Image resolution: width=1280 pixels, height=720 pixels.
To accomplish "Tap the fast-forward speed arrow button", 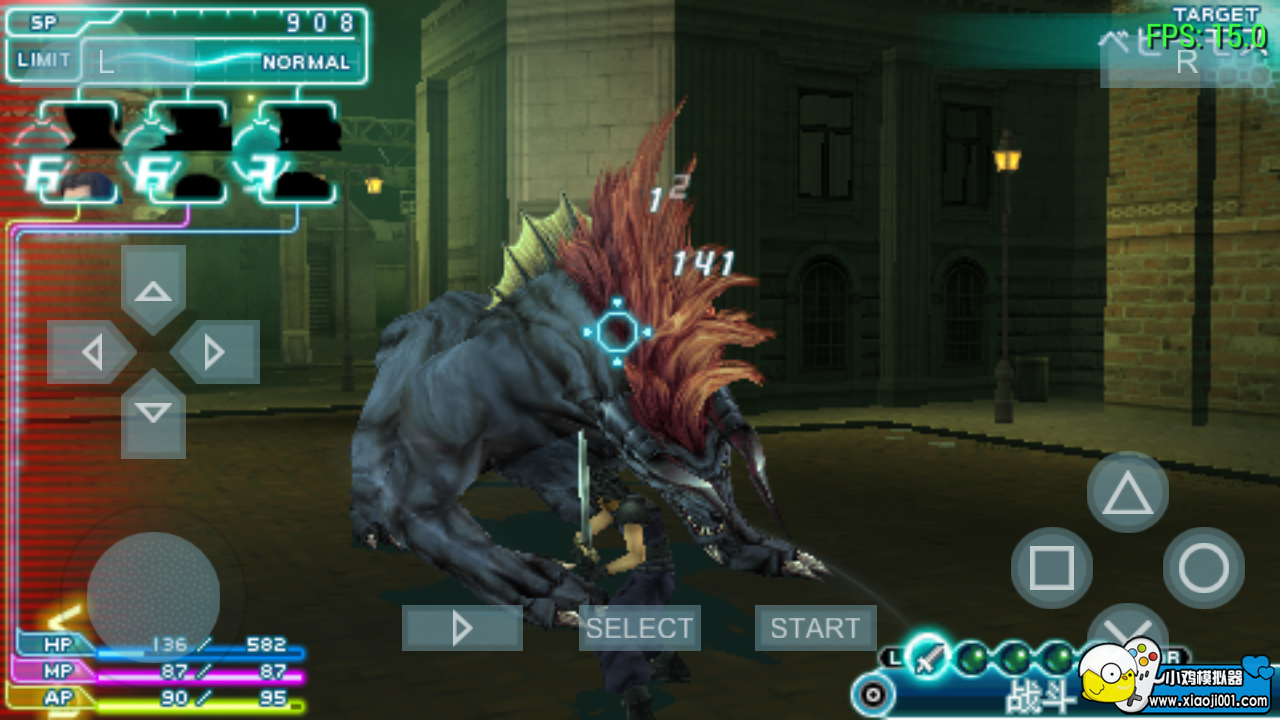I will (461, 628).
